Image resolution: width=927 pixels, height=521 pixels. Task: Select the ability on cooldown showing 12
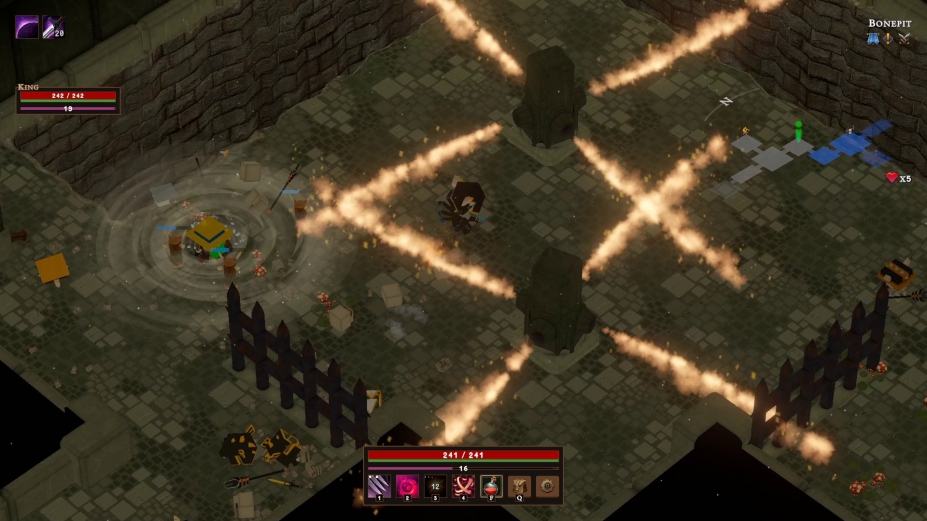pos(435,486)
